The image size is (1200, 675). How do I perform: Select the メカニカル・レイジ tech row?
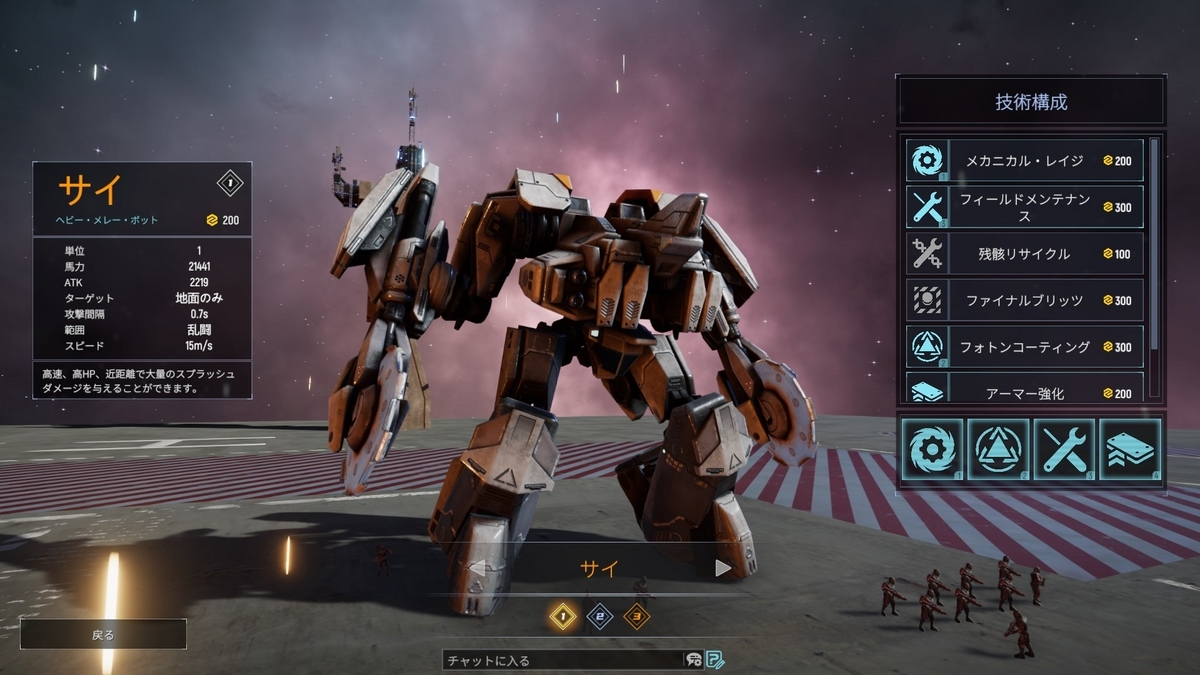point(1025,161)
